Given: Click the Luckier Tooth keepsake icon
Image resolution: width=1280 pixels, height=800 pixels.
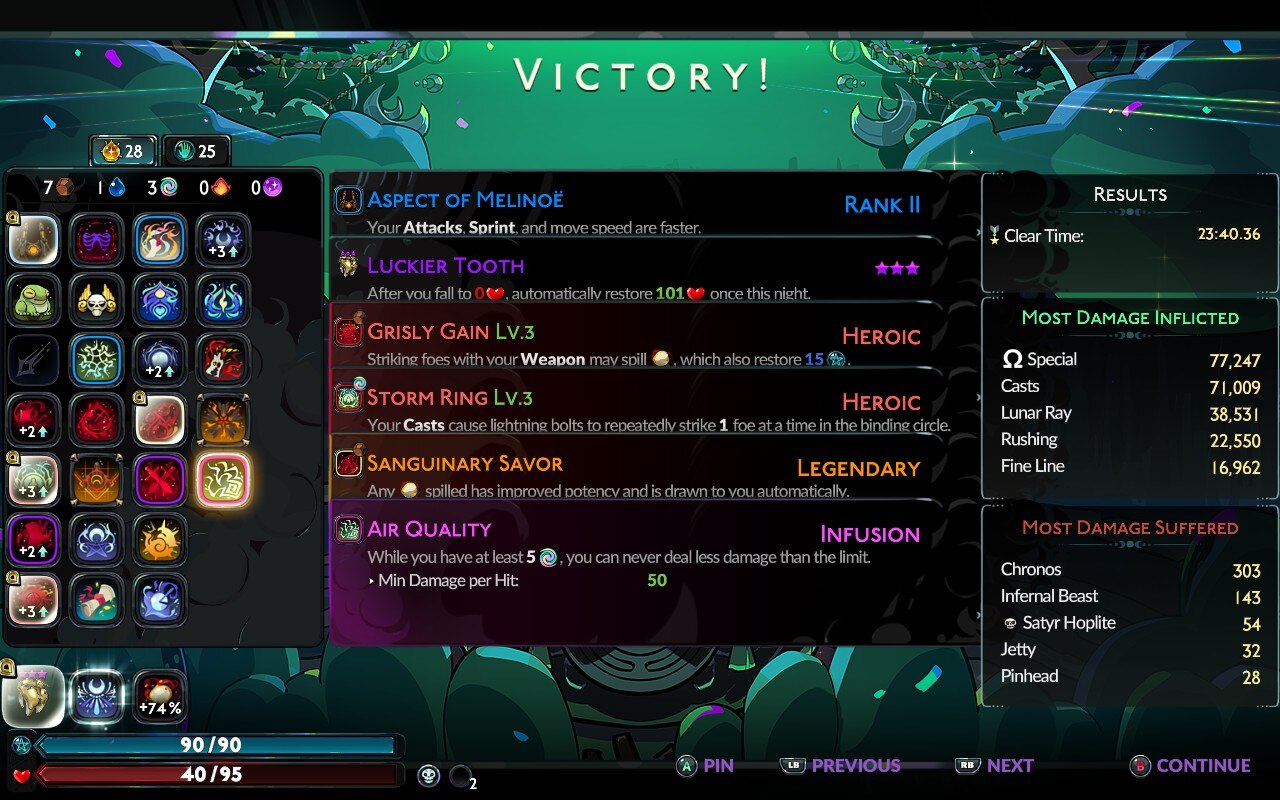Looking at the screenshot, I should (349, 267).
